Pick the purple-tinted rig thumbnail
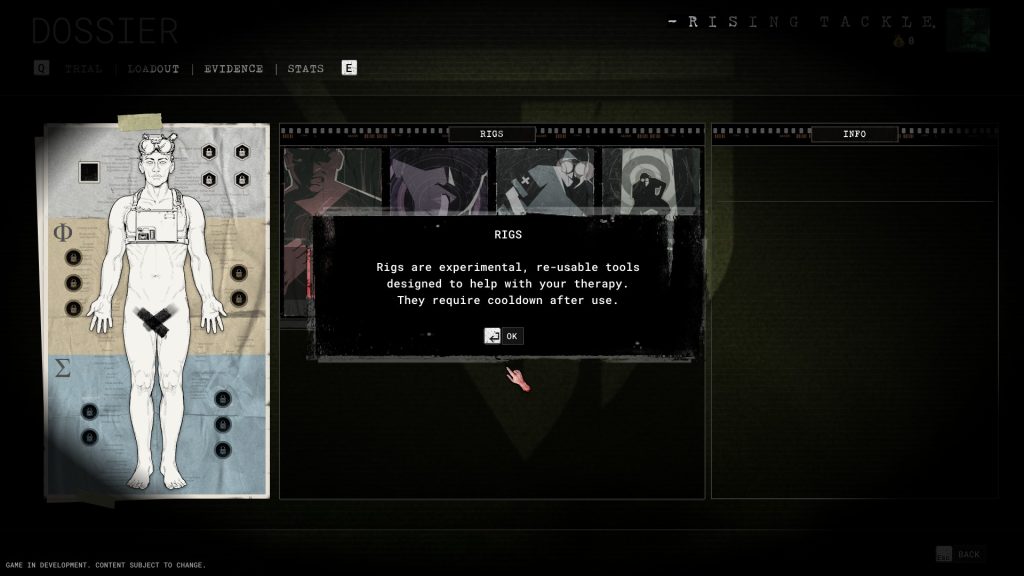Screen dimensions: 1024x576 pos(439,180)
